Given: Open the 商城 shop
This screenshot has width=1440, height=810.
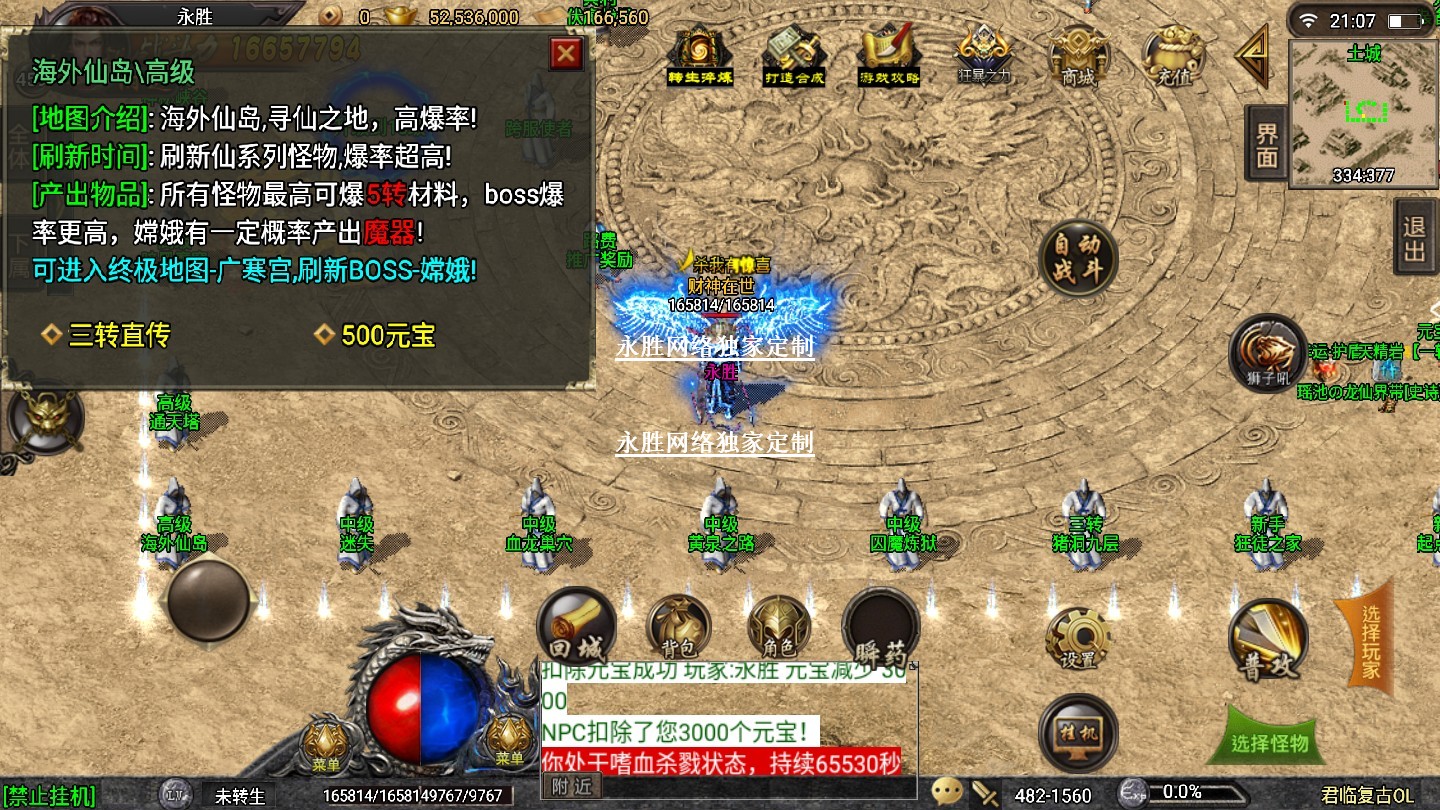Looking at the screenshot, I should click(1077, 56).
